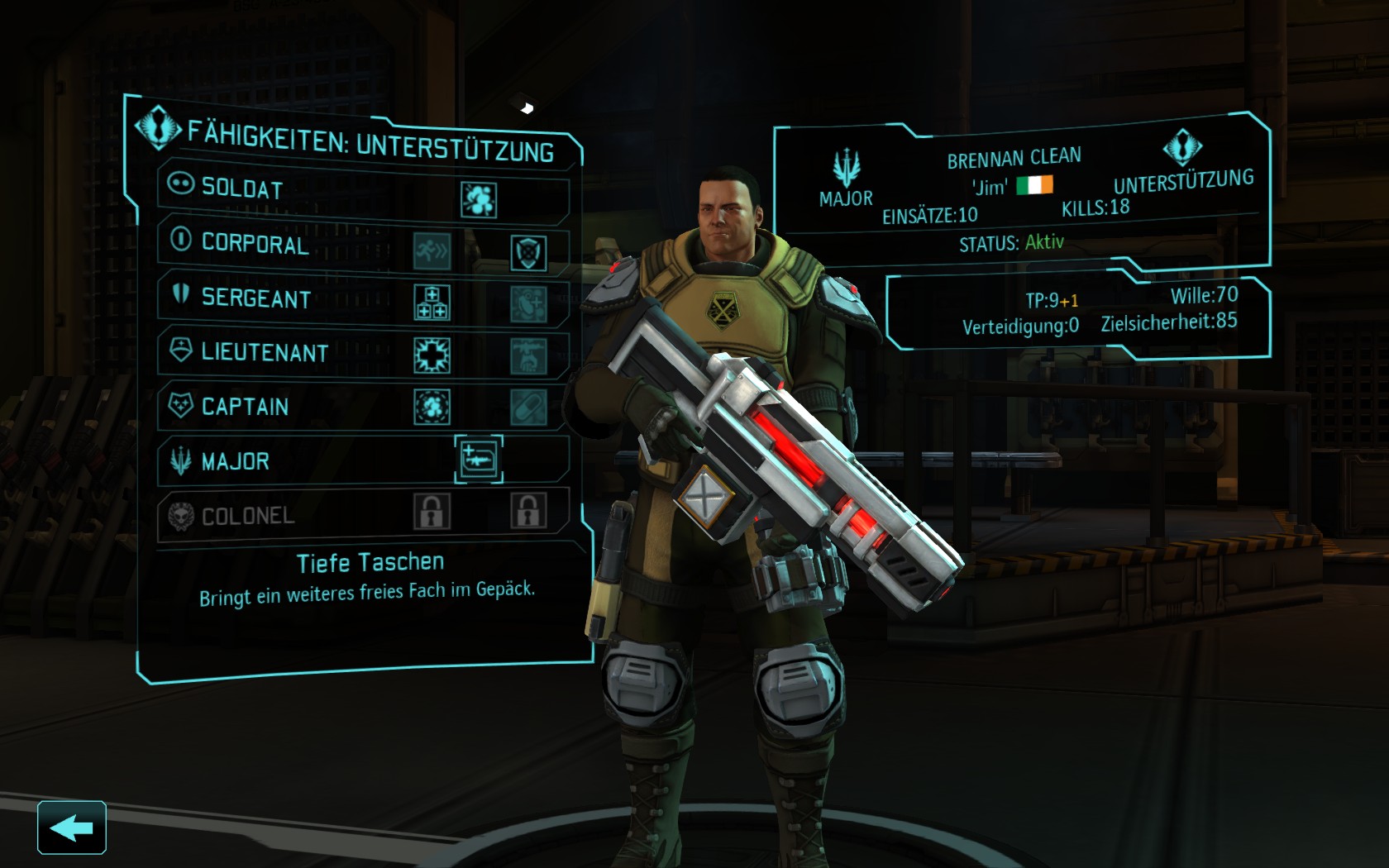The width and height of the screenshot is (1389, 868).
Task: Select the Sergeant three medkits ability
Action: pos(432,303)
